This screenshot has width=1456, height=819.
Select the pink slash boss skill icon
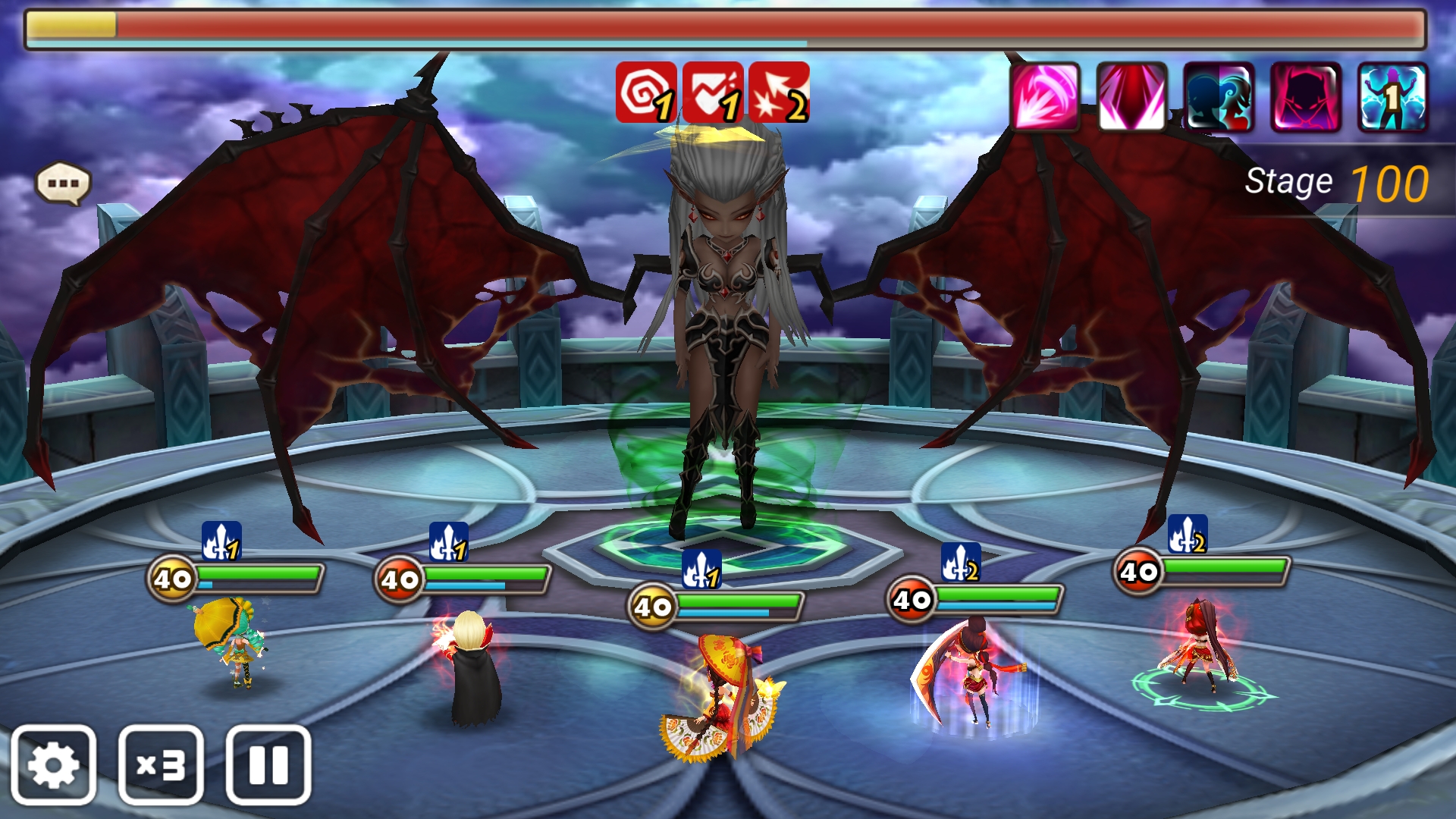point(1045,96)
